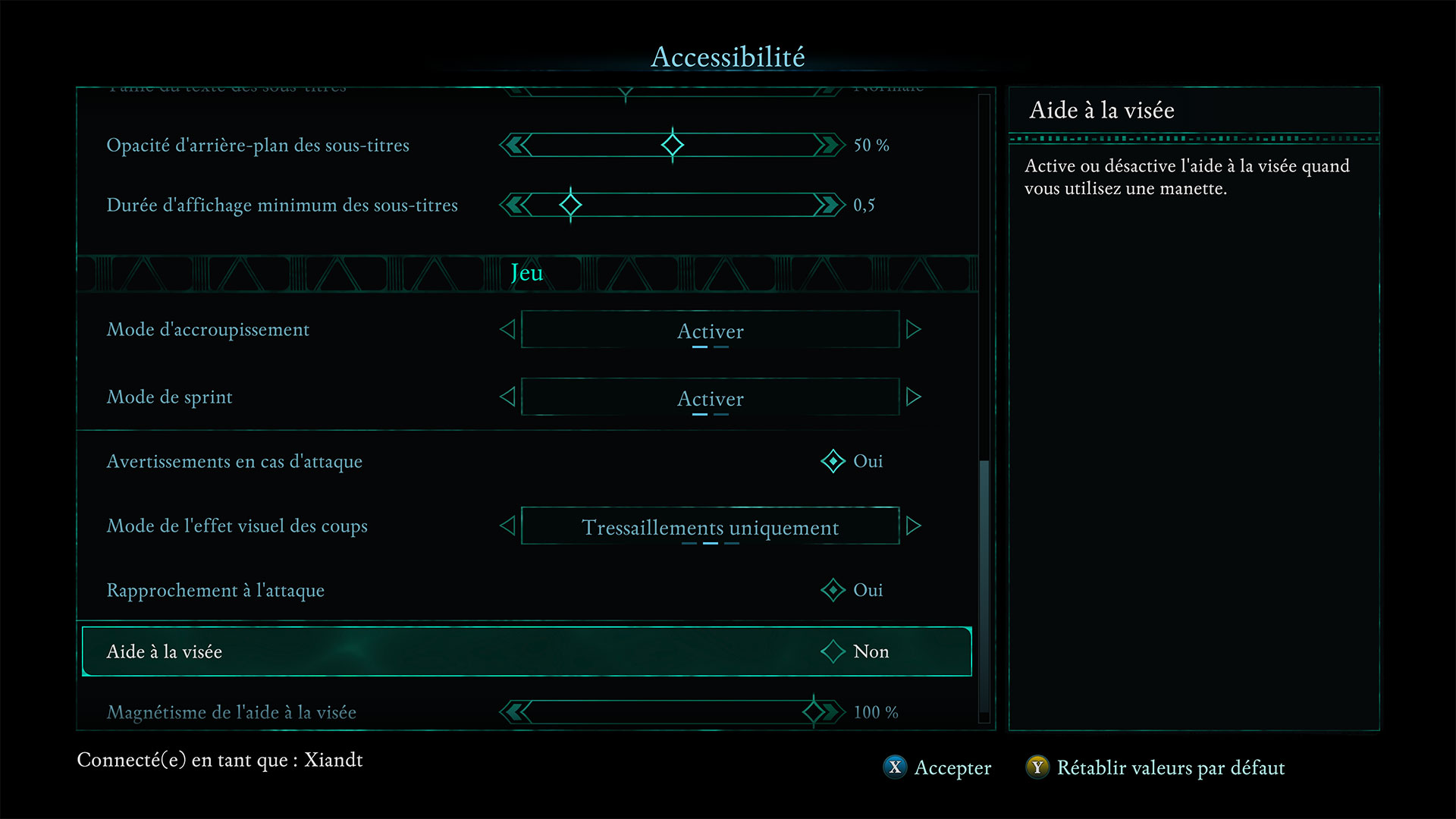Select the Tressaillements uniquement value box
This screenshot has height=819, width=1456.
[710, 526]
